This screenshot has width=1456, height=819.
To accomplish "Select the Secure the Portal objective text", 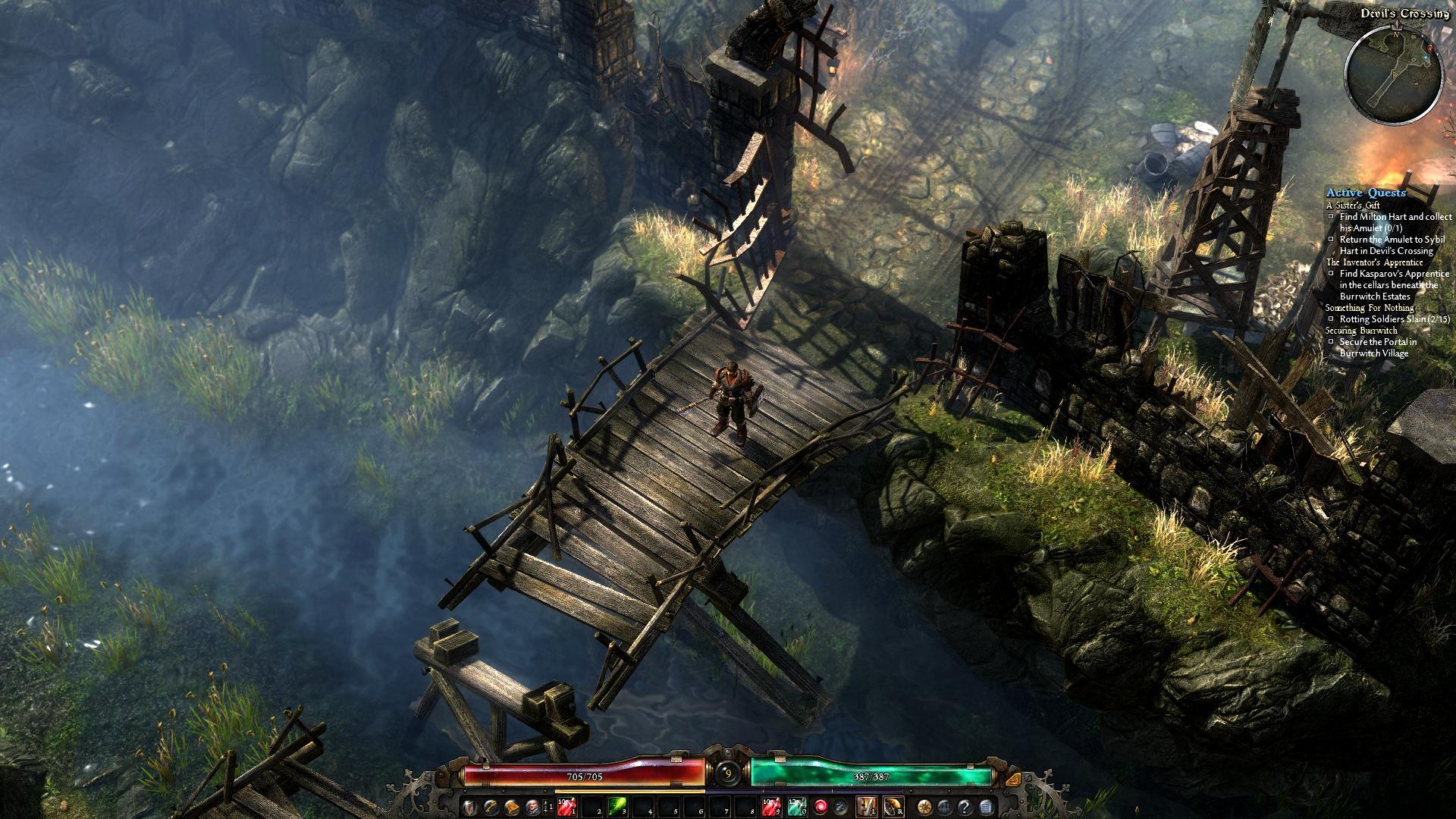I will [x=1378, y=343].
